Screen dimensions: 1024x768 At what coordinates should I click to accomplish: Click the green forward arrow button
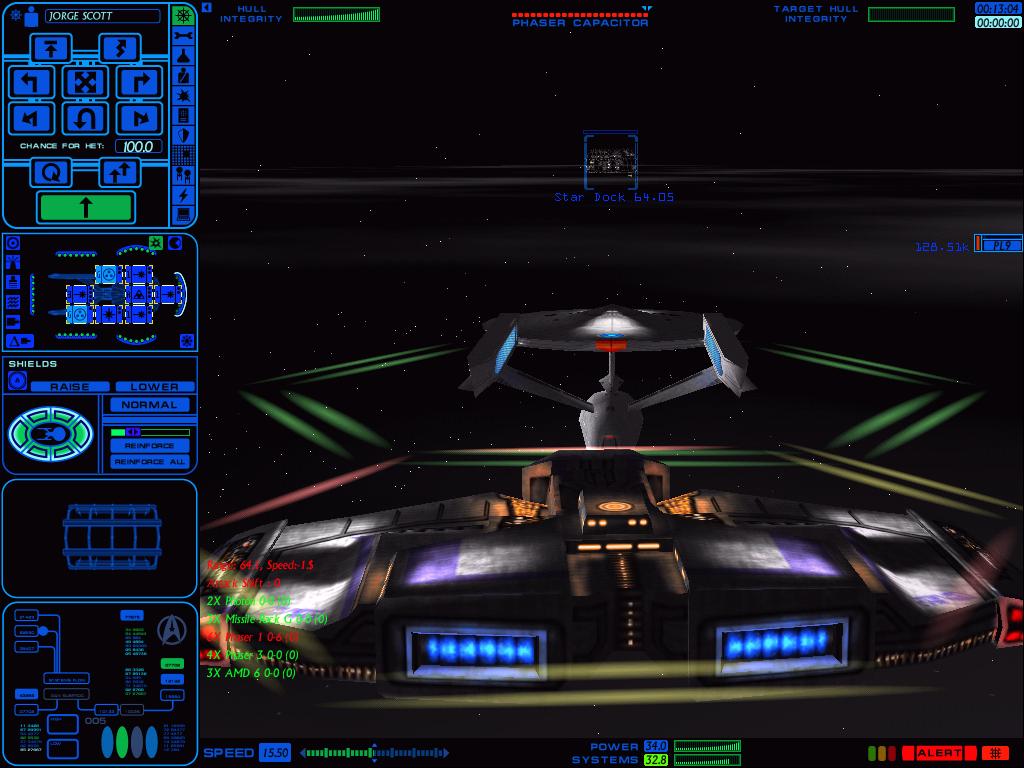coord(85,207)
